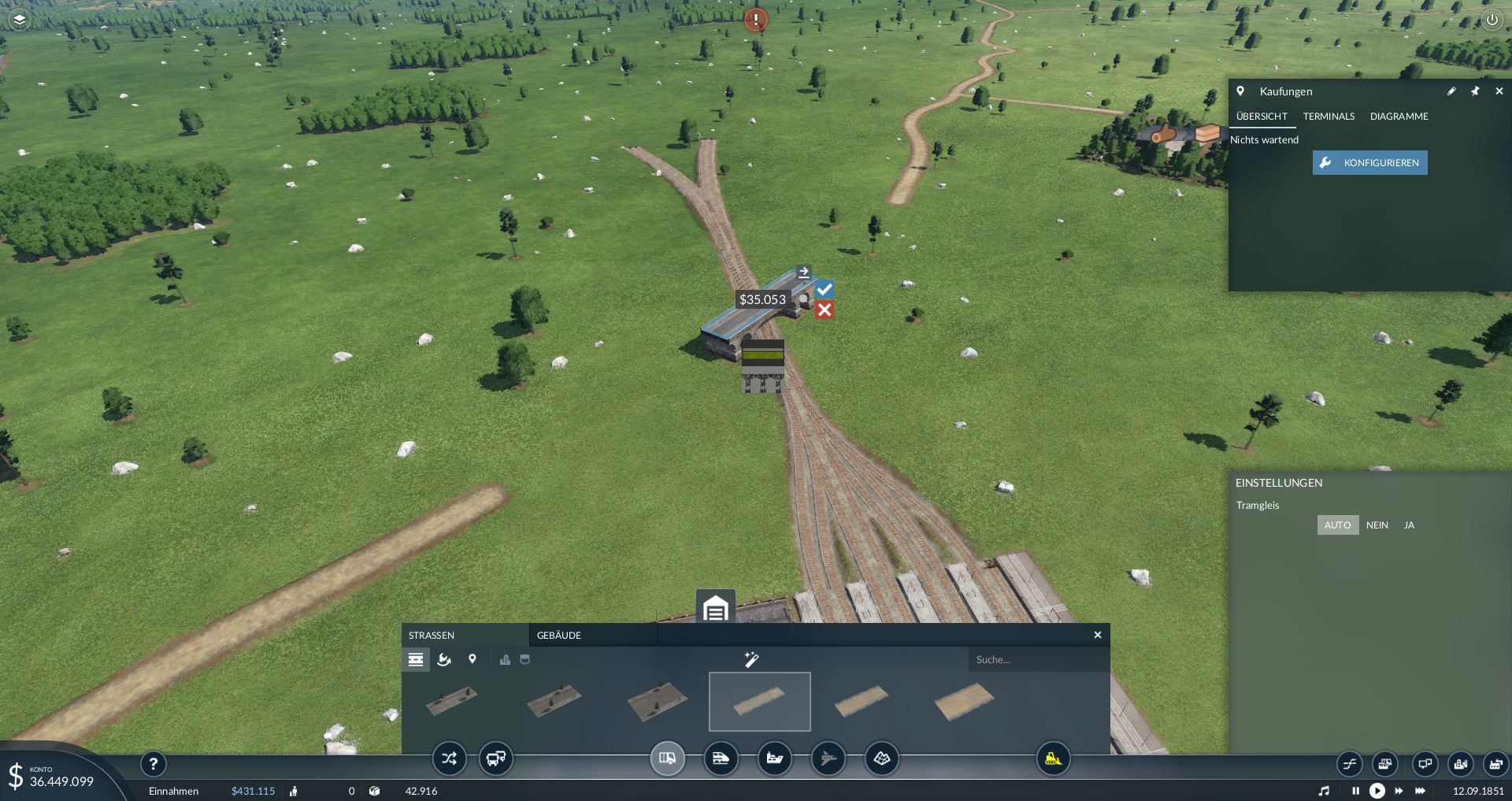This screenshot has height=801, width=1512.
Task: Set Tramgleis to Ja
Action: (1409, 525)
